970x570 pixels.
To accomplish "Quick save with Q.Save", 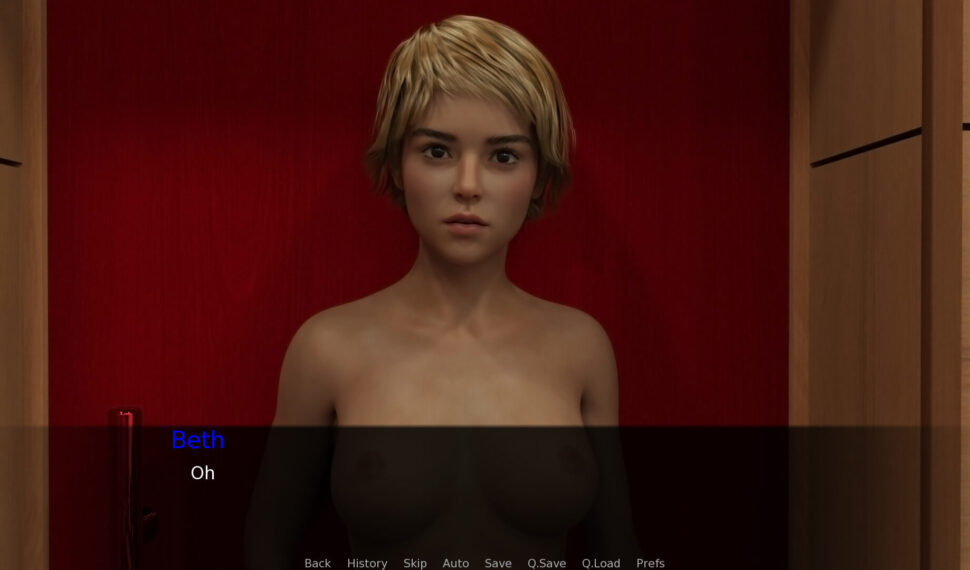I will click(547, 563).
